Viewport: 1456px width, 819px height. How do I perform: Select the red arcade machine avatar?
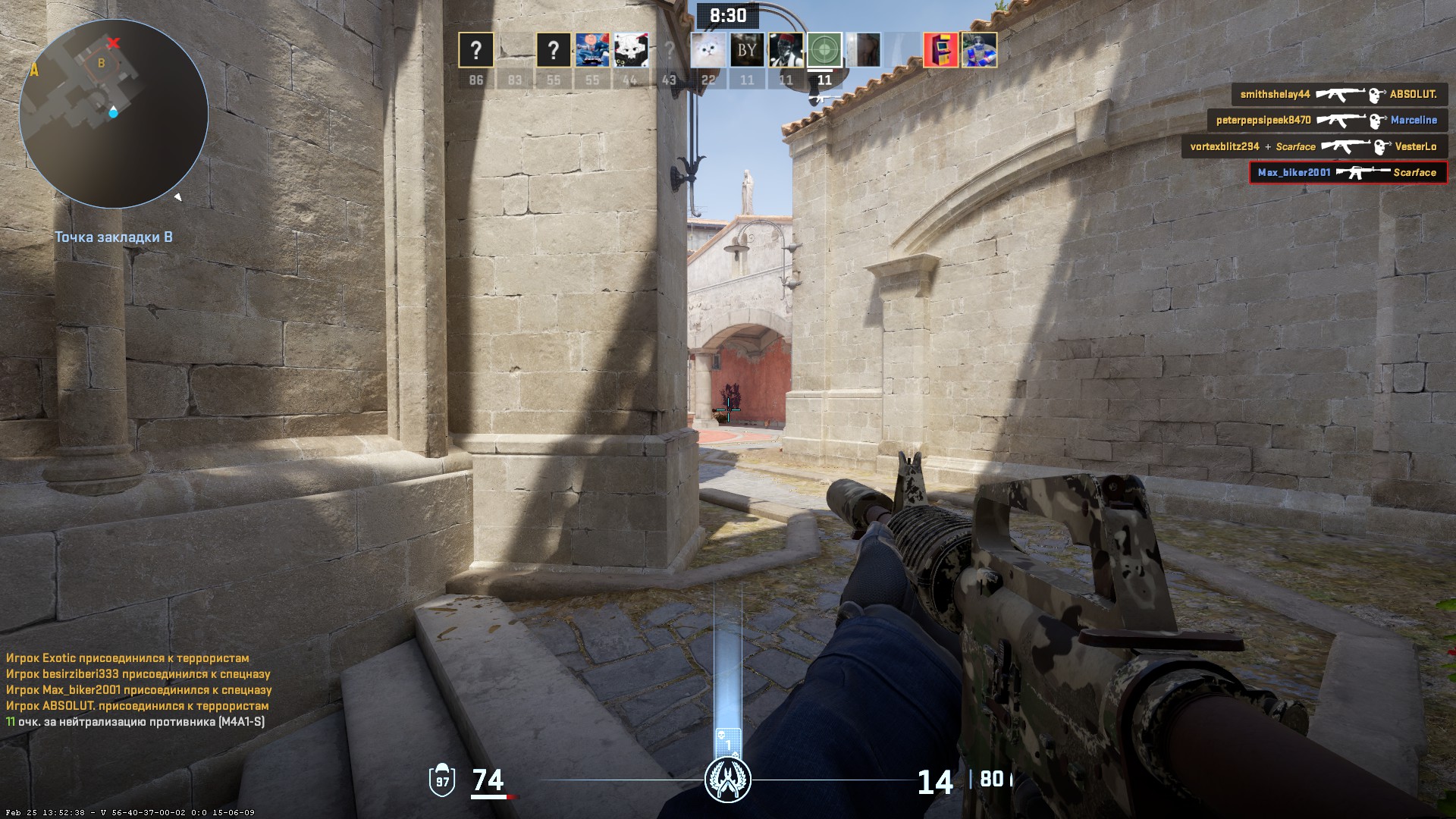point(940,51)
